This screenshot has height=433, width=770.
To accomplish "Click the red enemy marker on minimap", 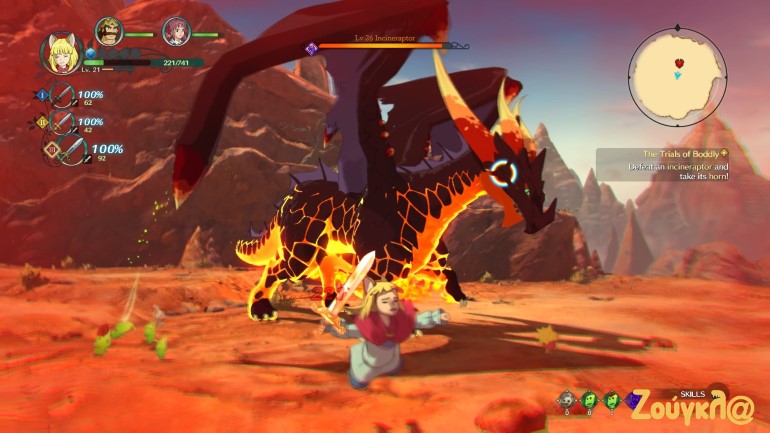I will [678, 63].
